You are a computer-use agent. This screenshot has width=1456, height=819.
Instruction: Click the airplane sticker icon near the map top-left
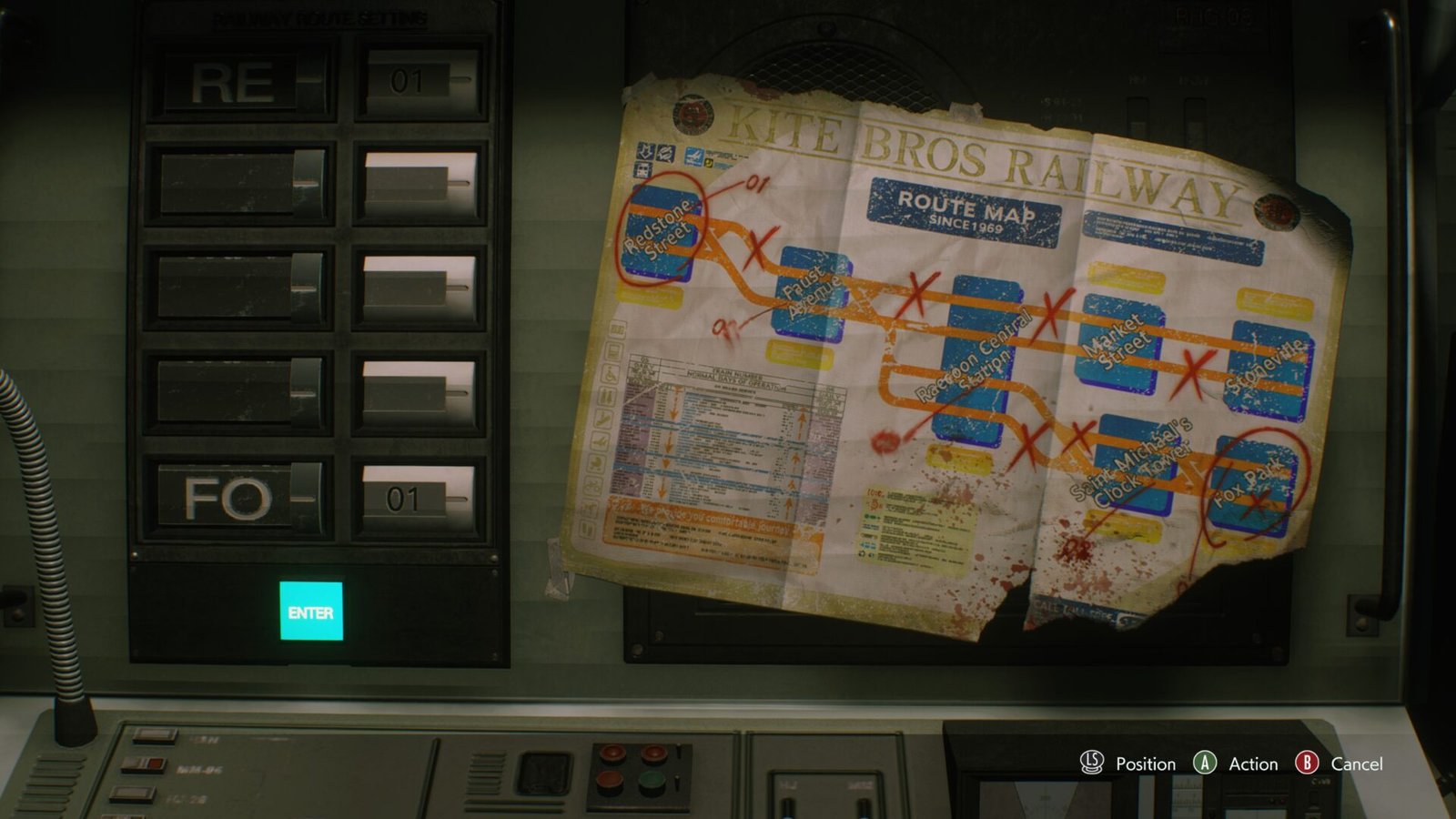tap(693, 156)
